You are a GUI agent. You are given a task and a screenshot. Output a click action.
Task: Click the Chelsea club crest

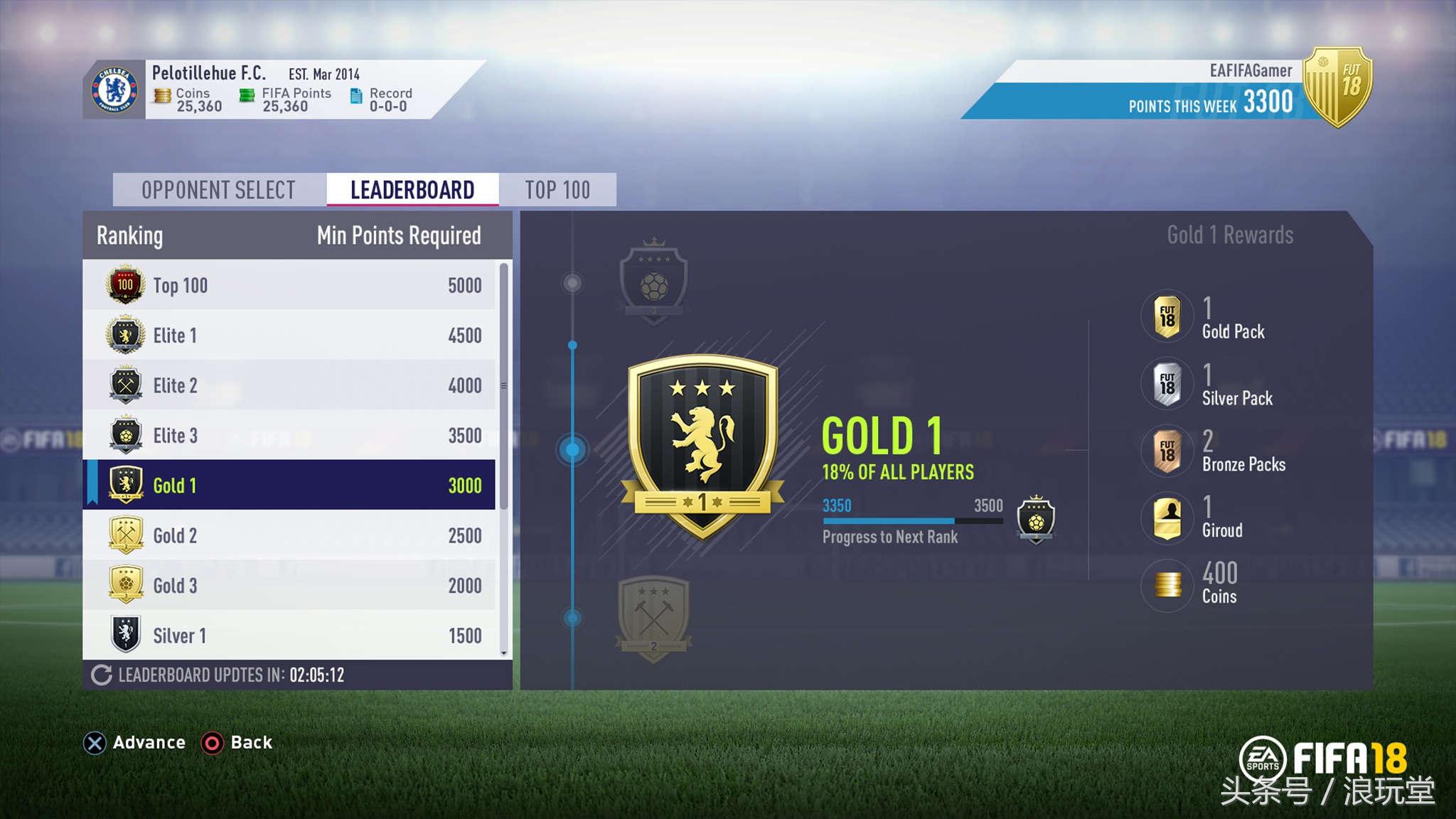[x=113, y=89]
